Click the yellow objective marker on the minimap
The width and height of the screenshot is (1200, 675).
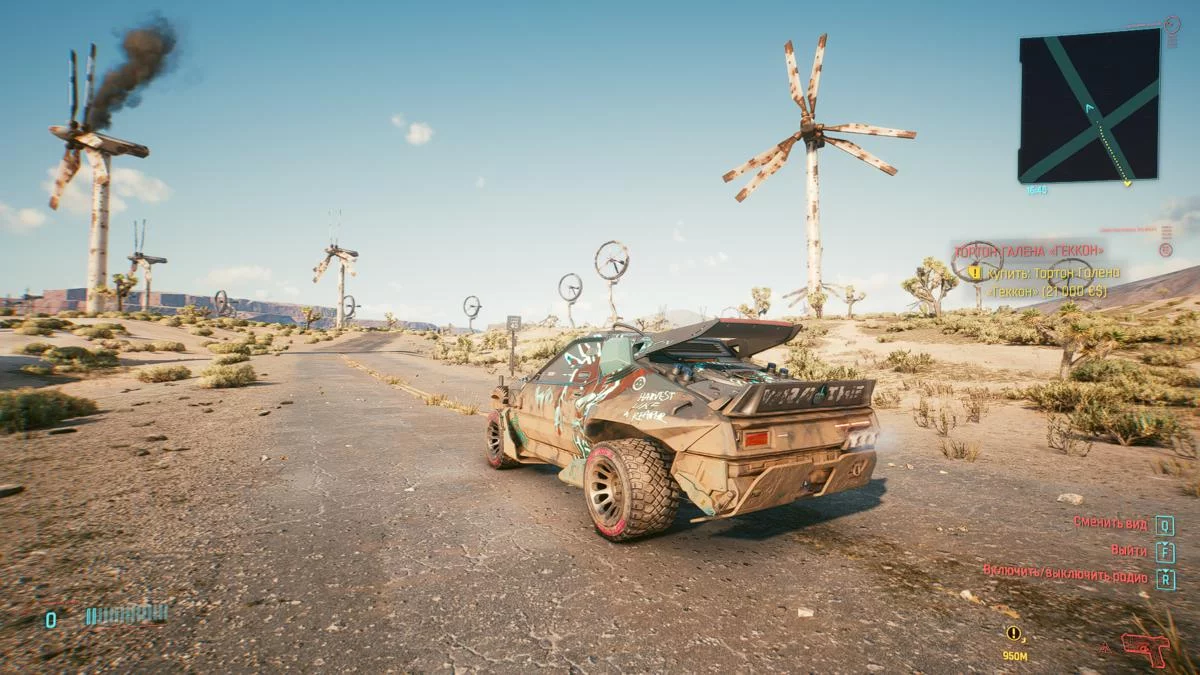pyautogui.click(x=1127, y=183)
